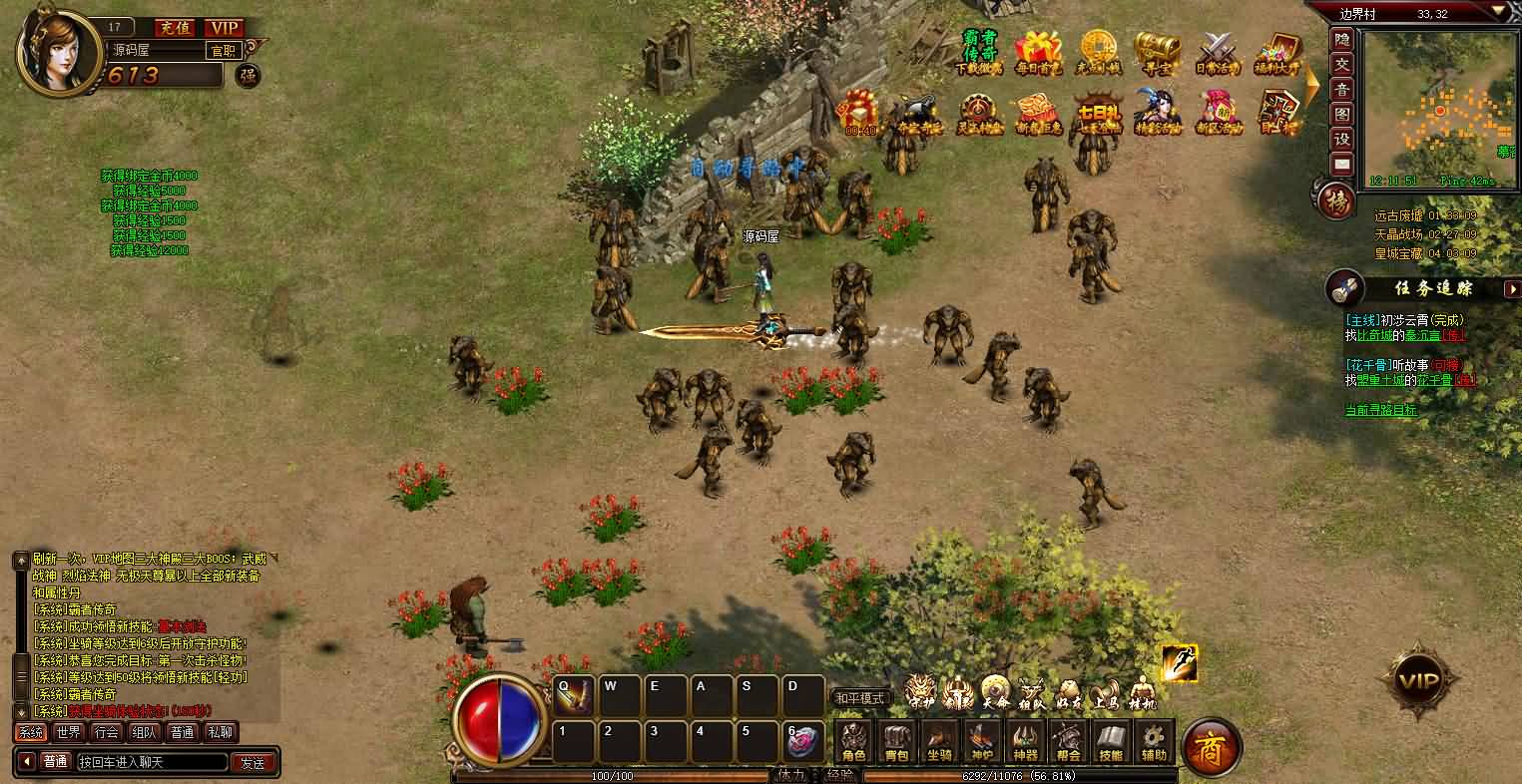Open 日常活动 crossed swords icon
Viewport: 1522px width, 784px height.
1217,52
